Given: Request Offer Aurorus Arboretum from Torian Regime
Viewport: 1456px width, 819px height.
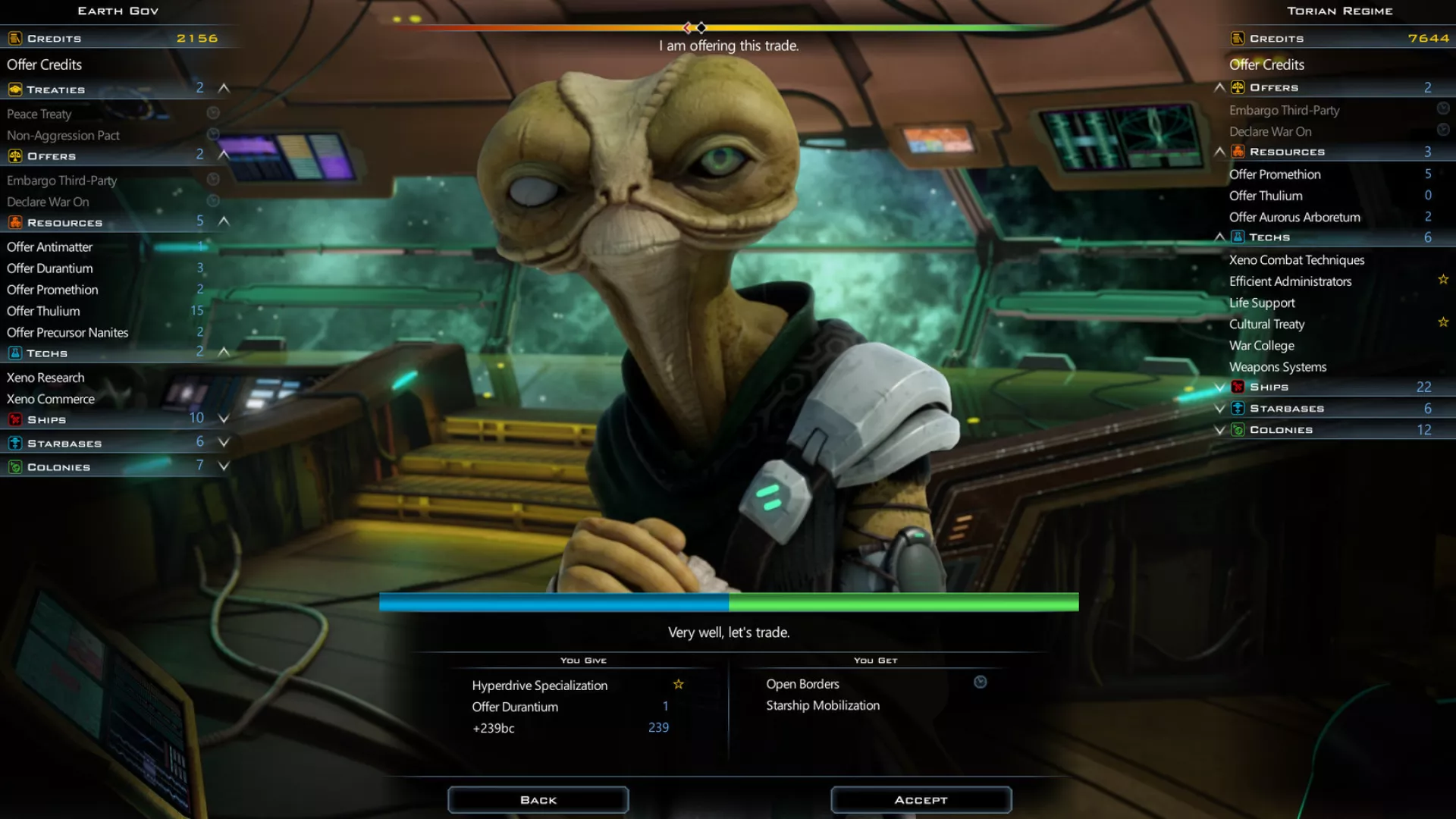Looking at the screenshot, I should click(x=1294, y=218).
